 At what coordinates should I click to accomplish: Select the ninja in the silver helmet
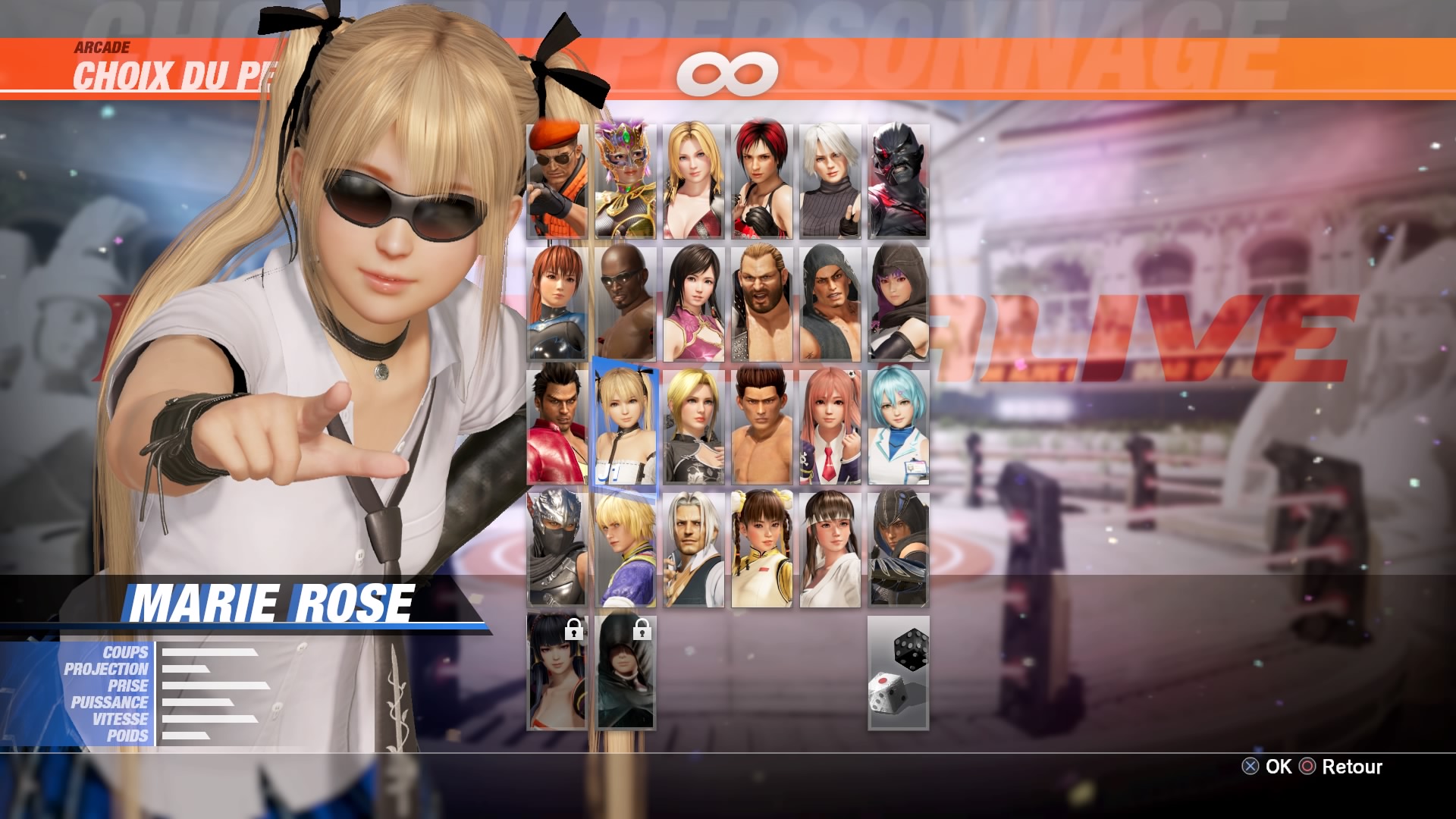[x=557, y=549]
